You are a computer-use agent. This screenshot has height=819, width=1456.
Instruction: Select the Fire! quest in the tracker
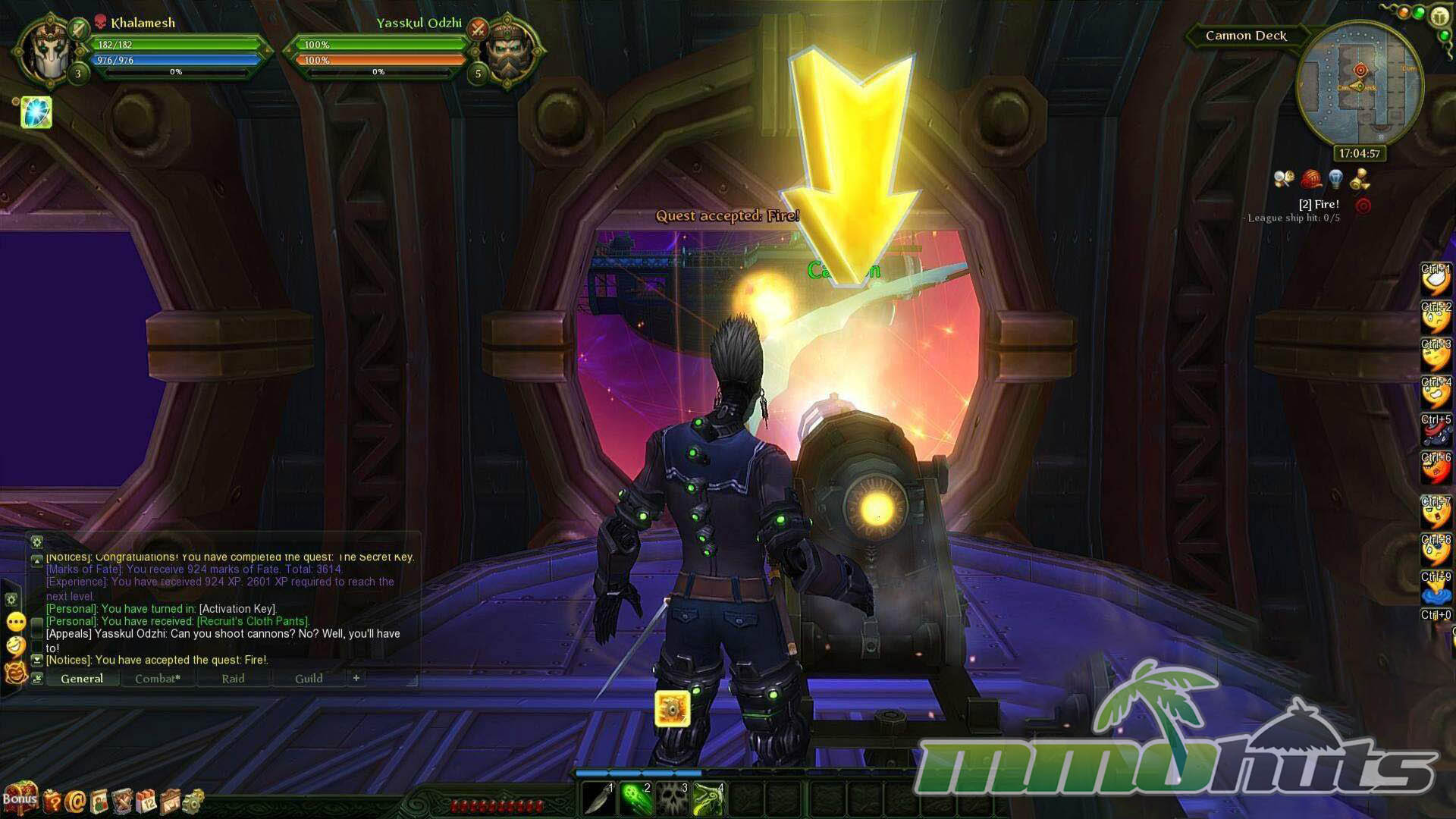(1319, 204)
